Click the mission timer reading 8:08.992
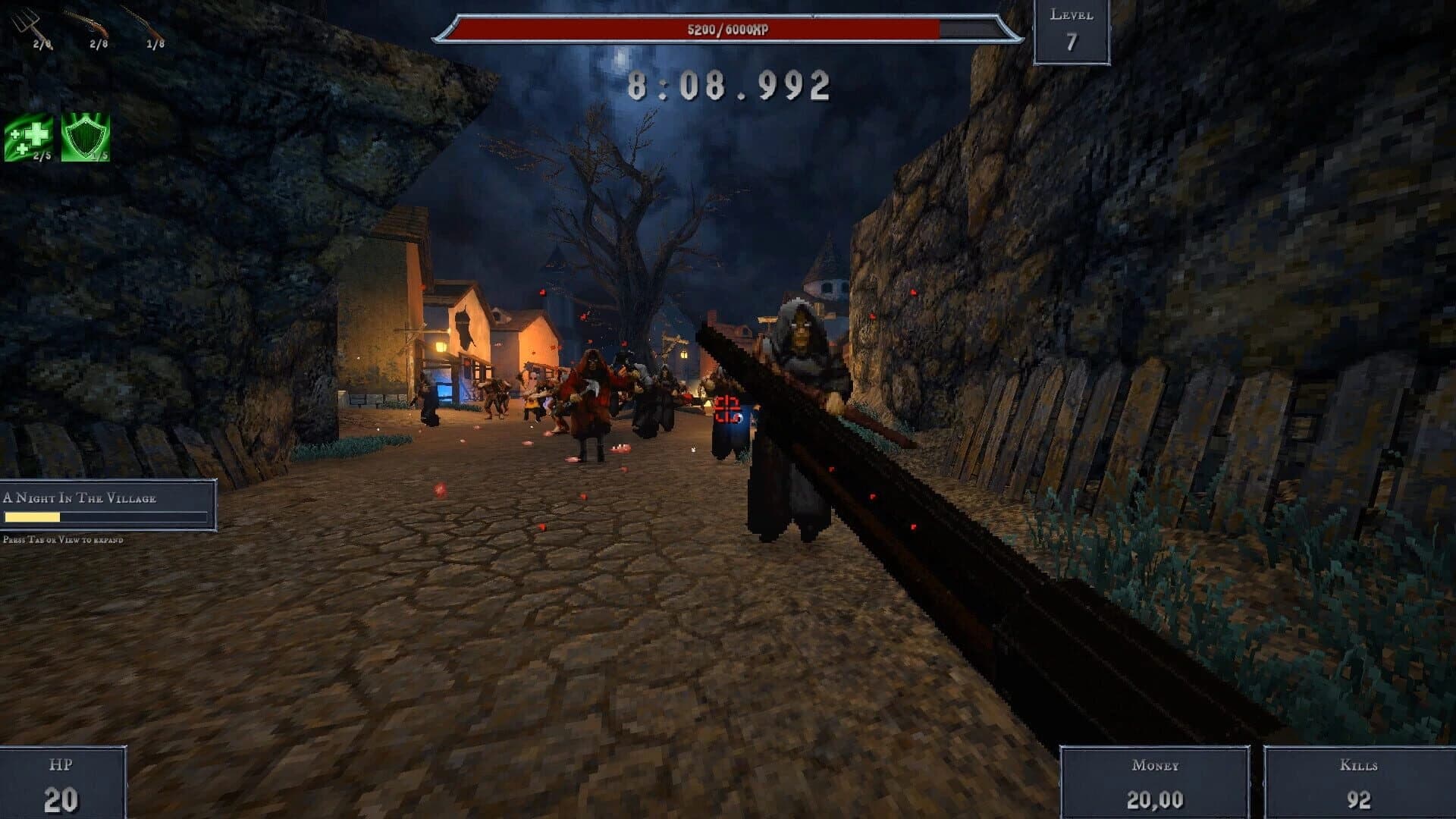 730,85
